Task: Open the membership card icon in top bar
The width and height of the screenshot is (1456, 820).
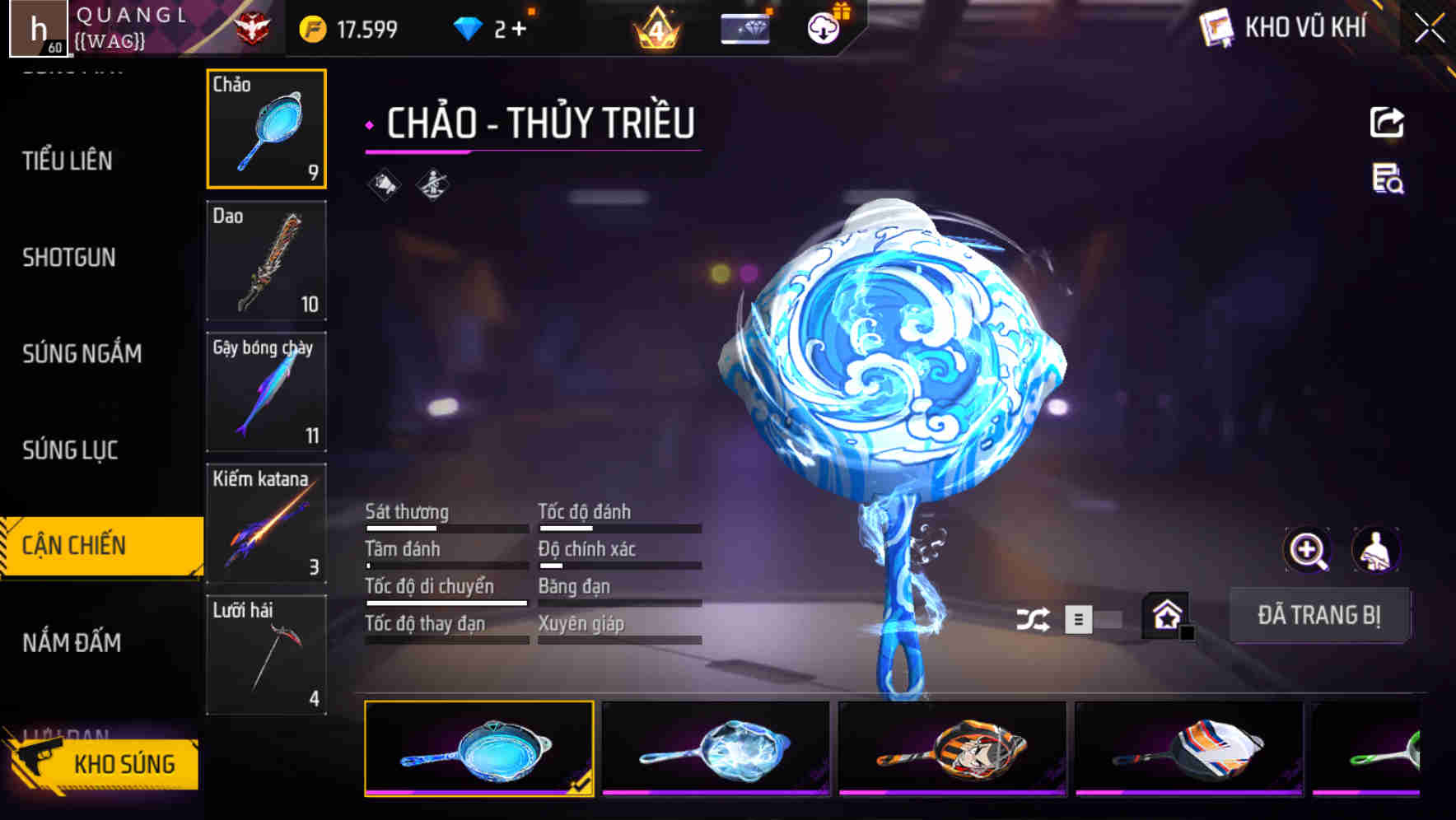Action: coord(745,27)
